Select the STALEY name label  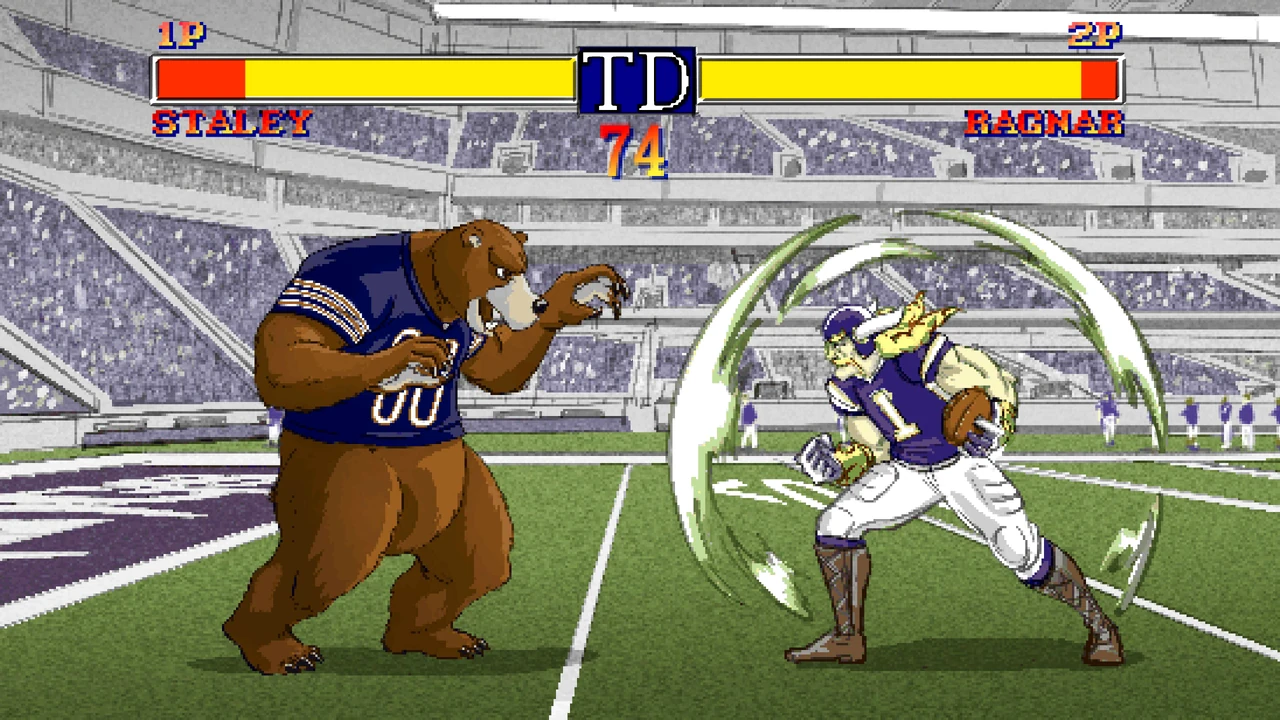(x=232, y=122)
